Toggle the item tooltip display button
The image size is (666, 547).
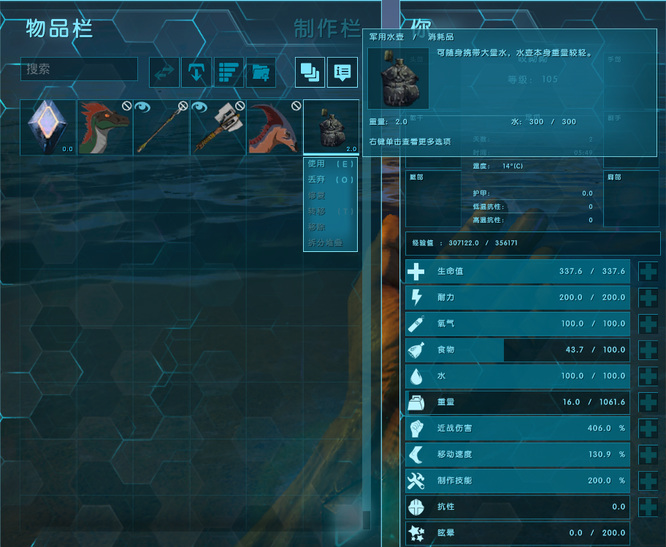coord(343,72)
